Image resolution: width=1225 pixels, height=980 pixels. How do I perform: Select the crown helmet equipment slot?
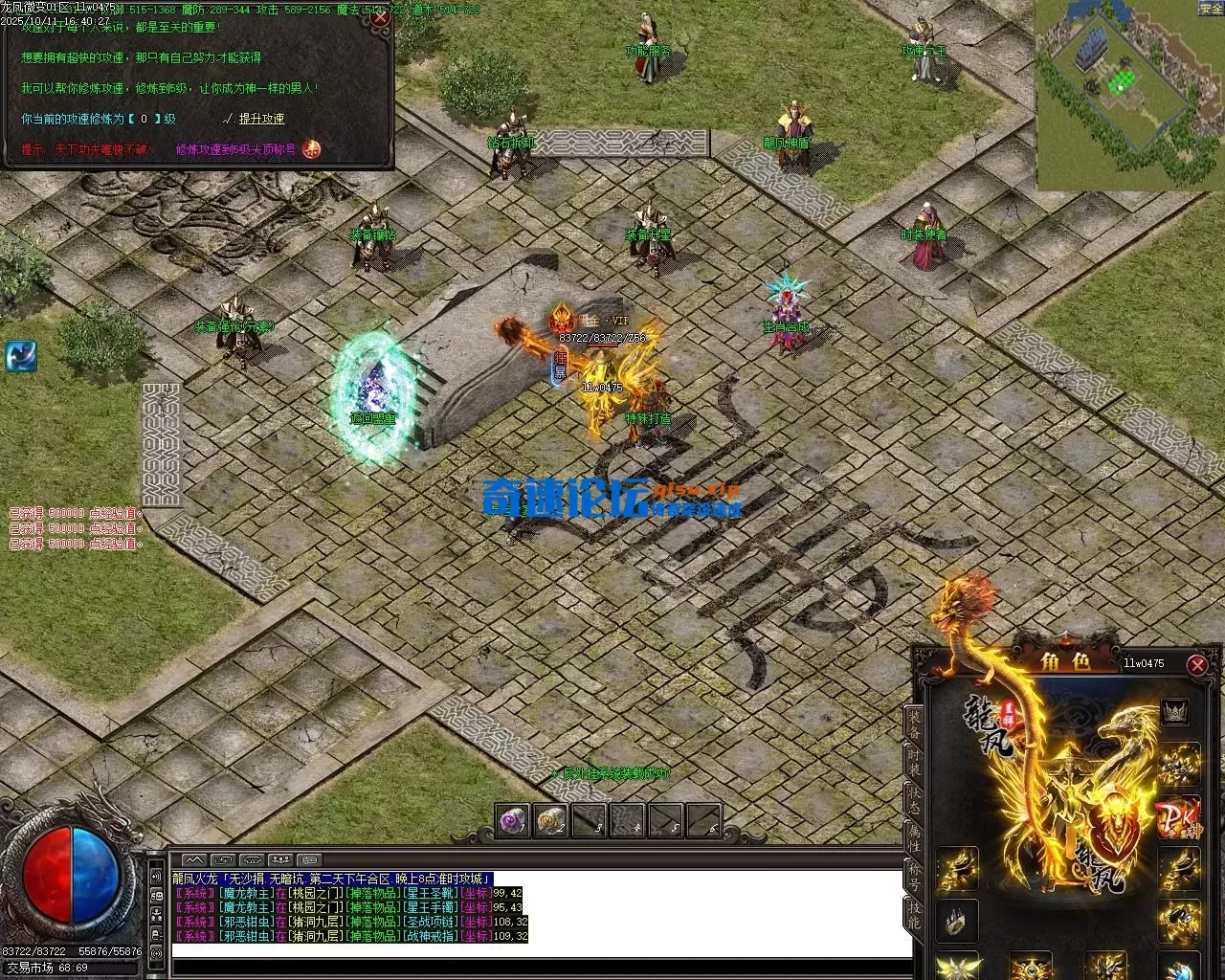point(1175,711)
